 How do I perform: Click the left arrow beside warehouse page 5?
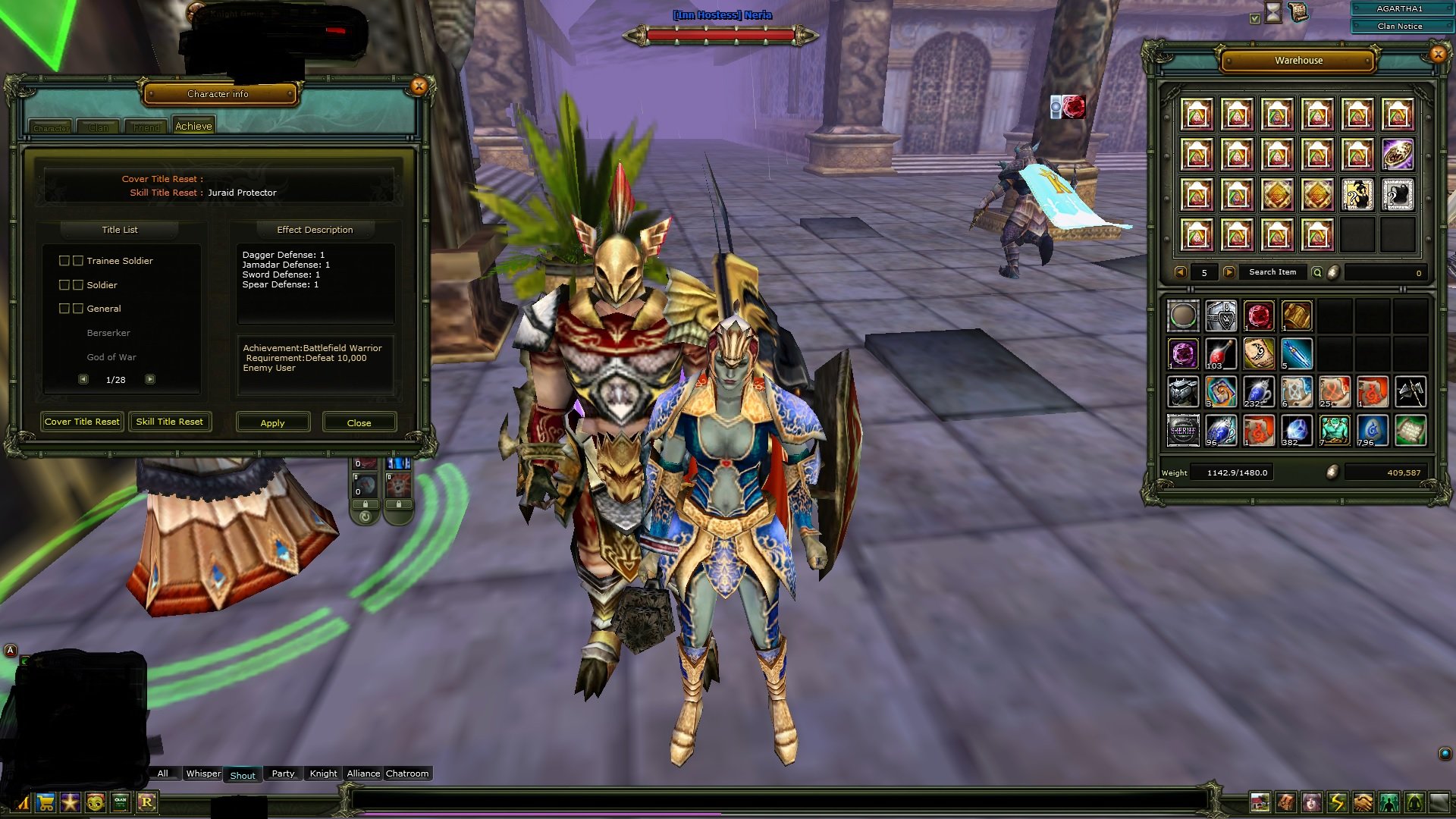1181,271
